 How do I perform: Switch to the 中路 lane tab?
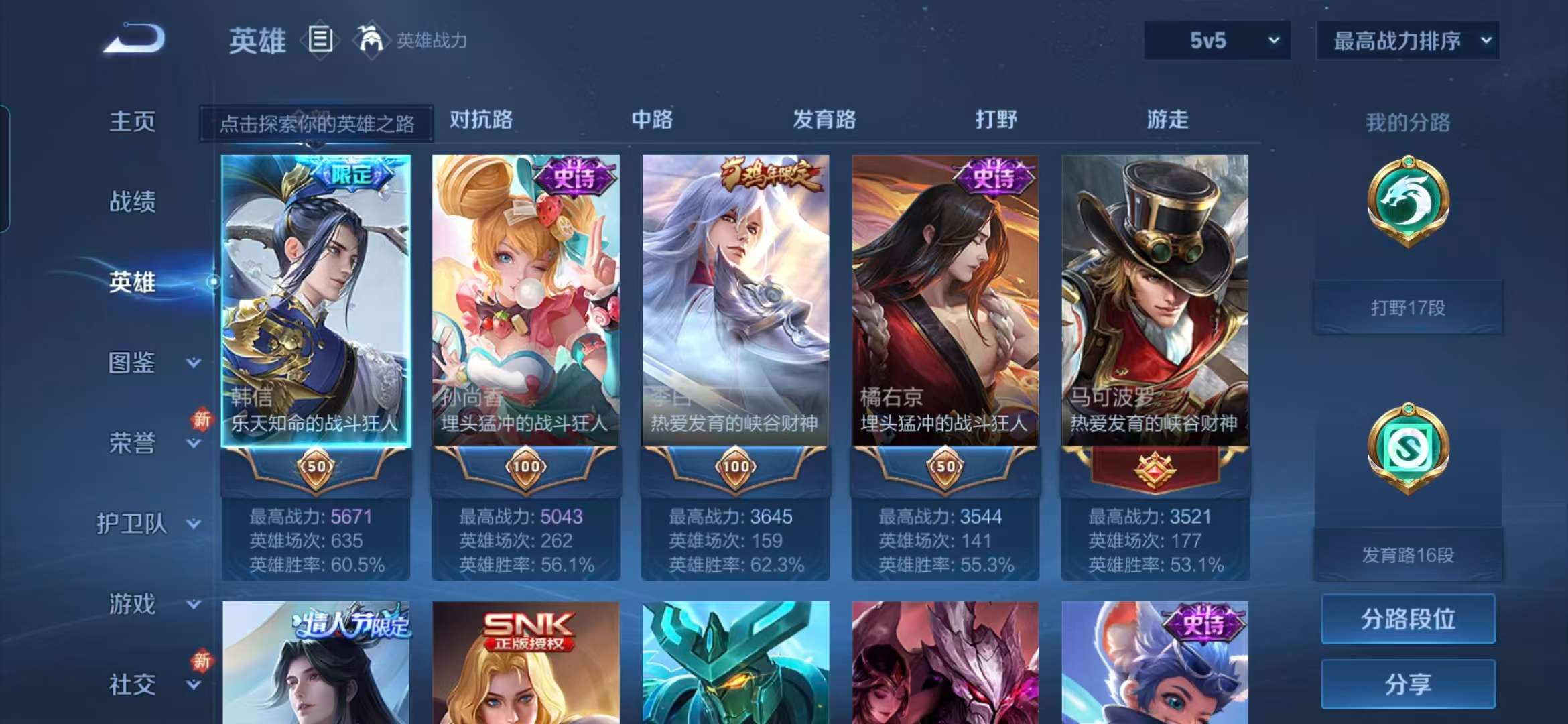[652, 121]
